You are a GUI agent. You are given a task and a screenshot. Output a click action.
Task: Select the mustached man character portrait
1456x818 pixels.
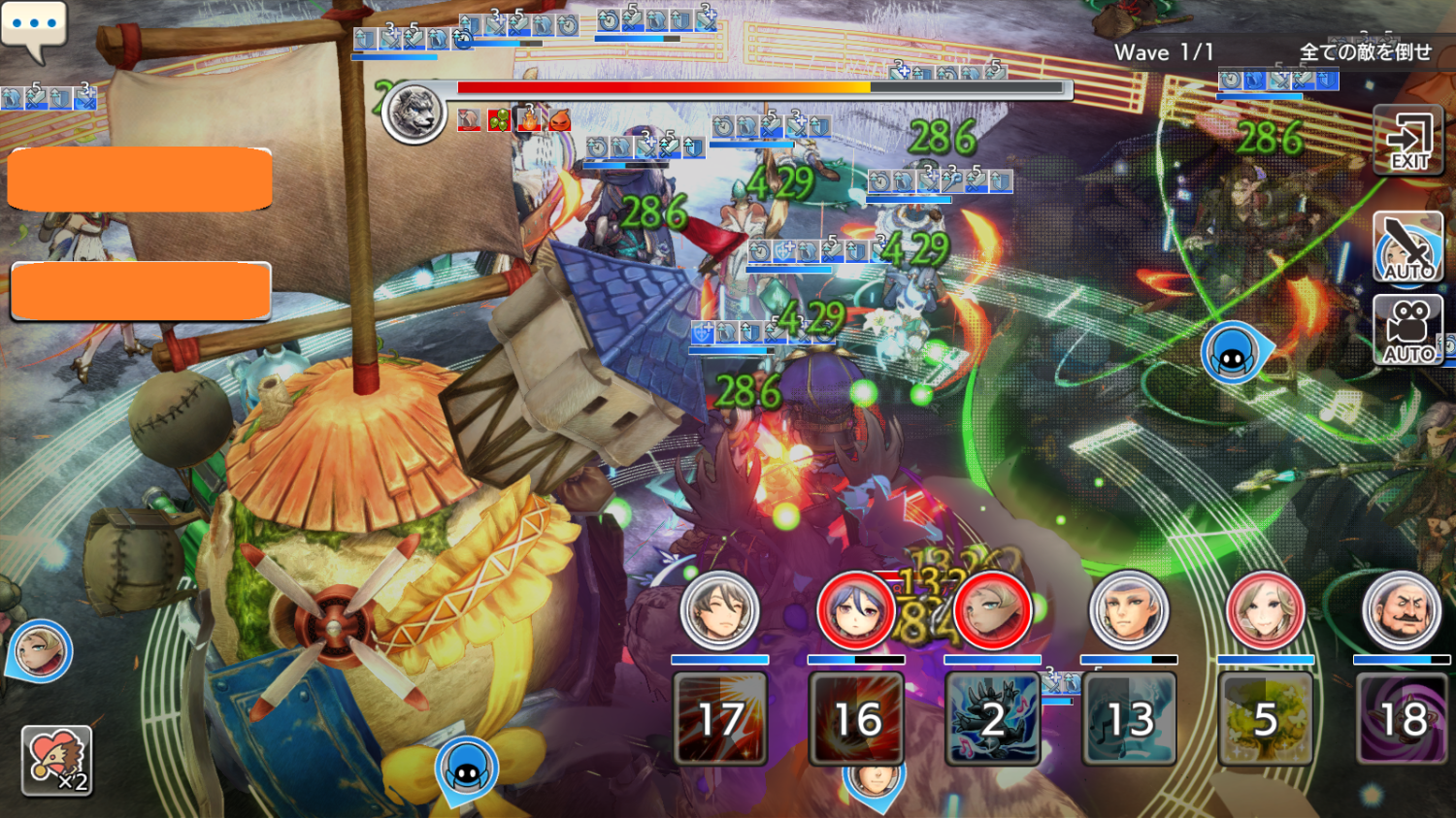pos(1402,611)
